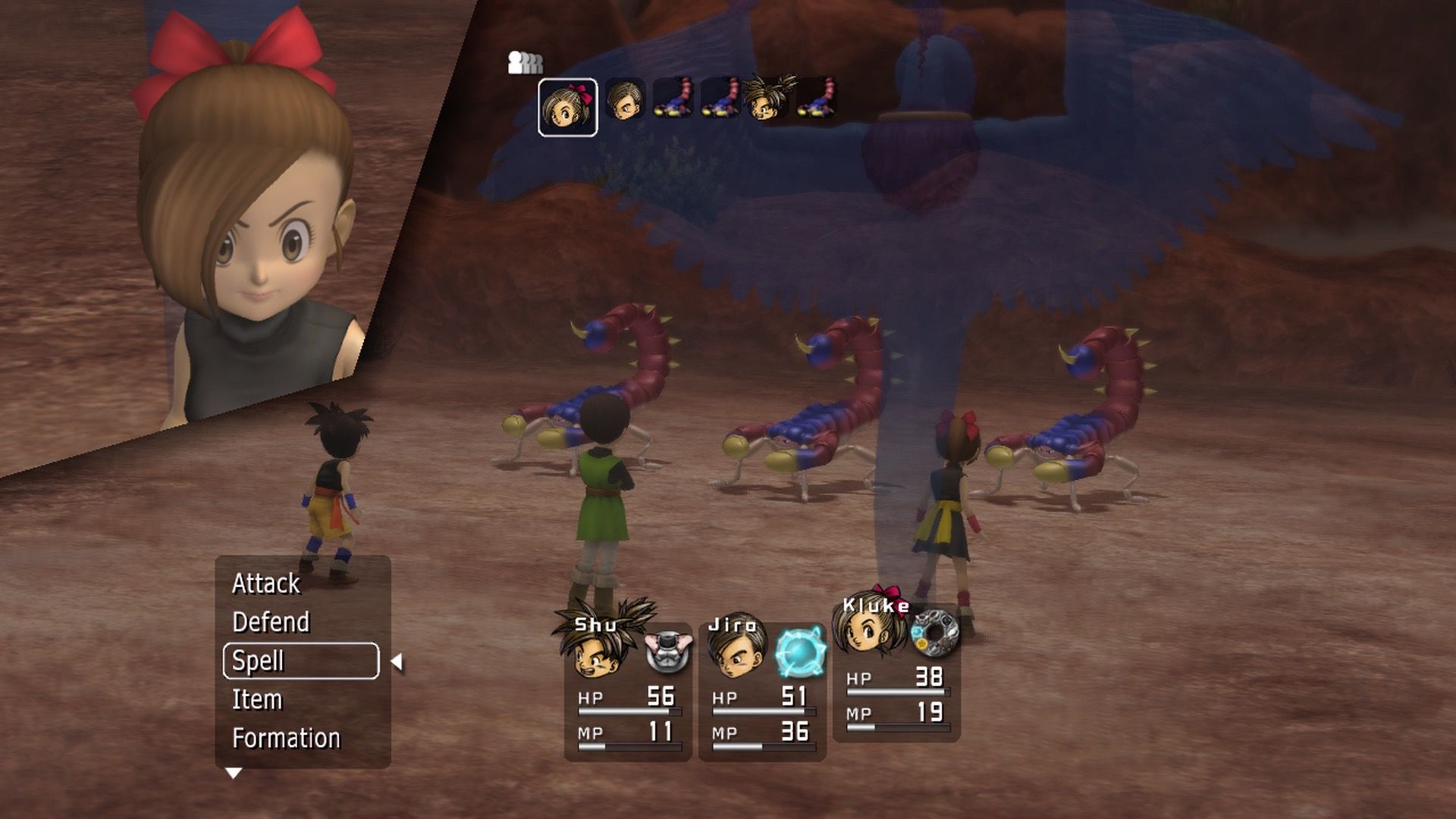Choose the Attack command

[266, 583]
